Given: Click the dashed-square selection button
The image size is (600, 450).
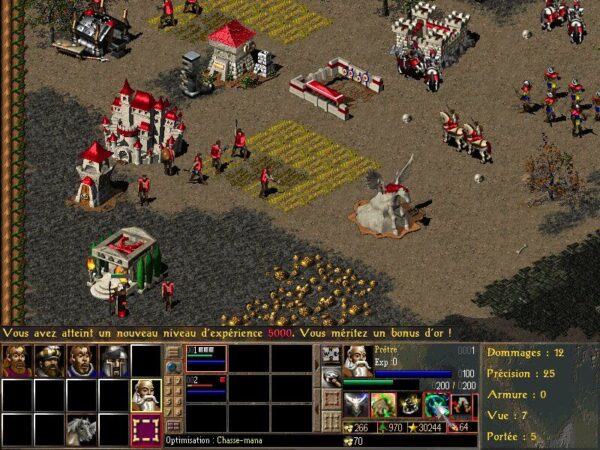Looking at the screenshot, I should click(x=146, y=430).
